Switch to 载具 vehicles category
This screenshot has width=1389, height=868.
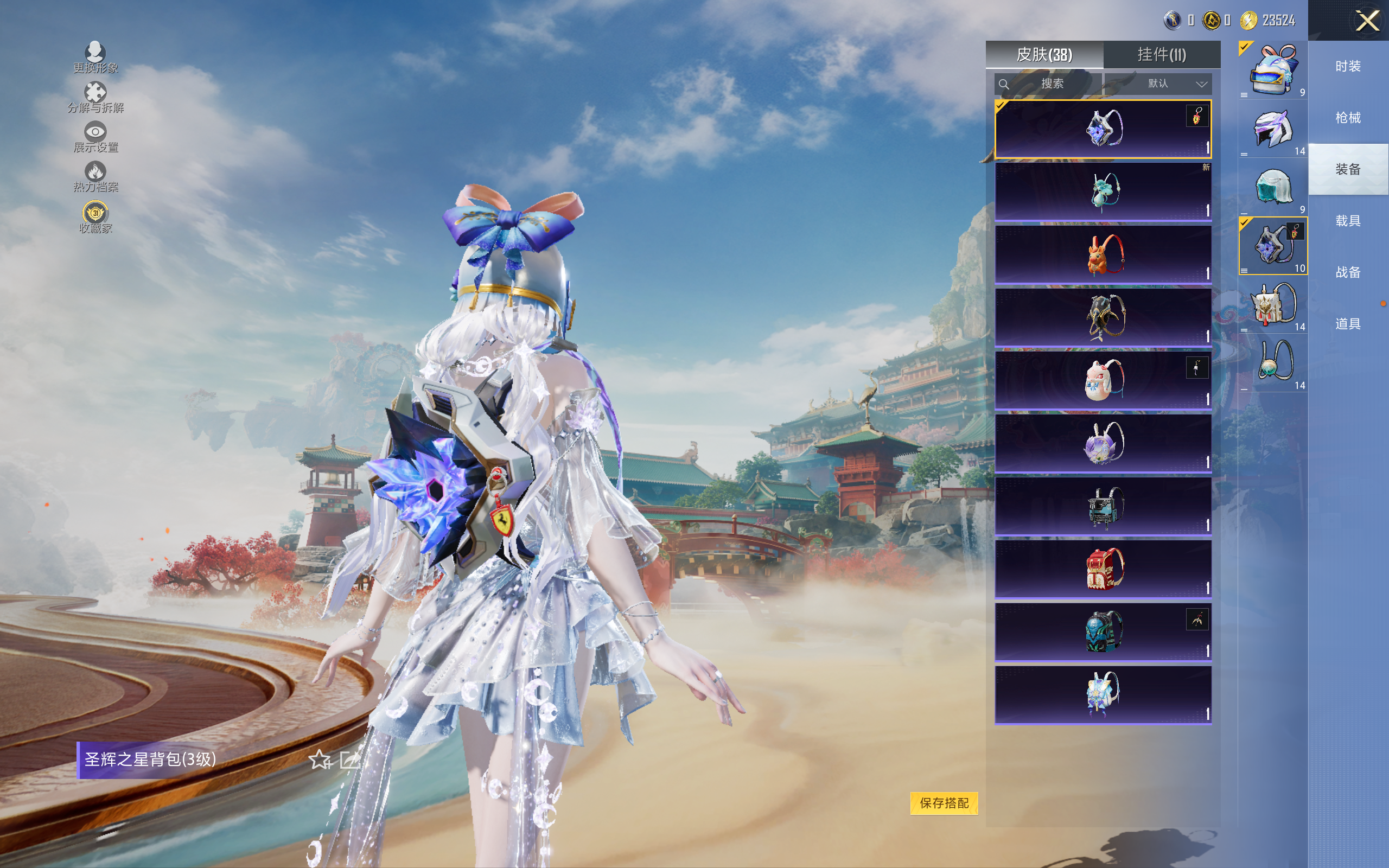(x=1348, y=221)
